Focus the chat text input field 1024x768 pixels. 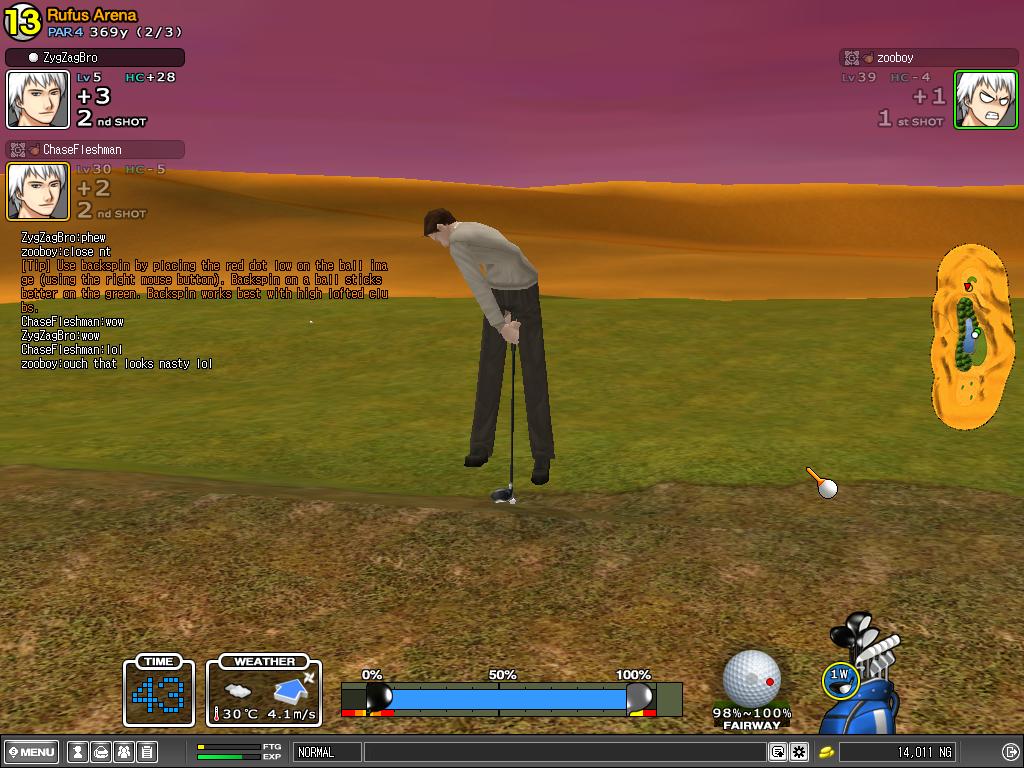(x=564, y=752)
